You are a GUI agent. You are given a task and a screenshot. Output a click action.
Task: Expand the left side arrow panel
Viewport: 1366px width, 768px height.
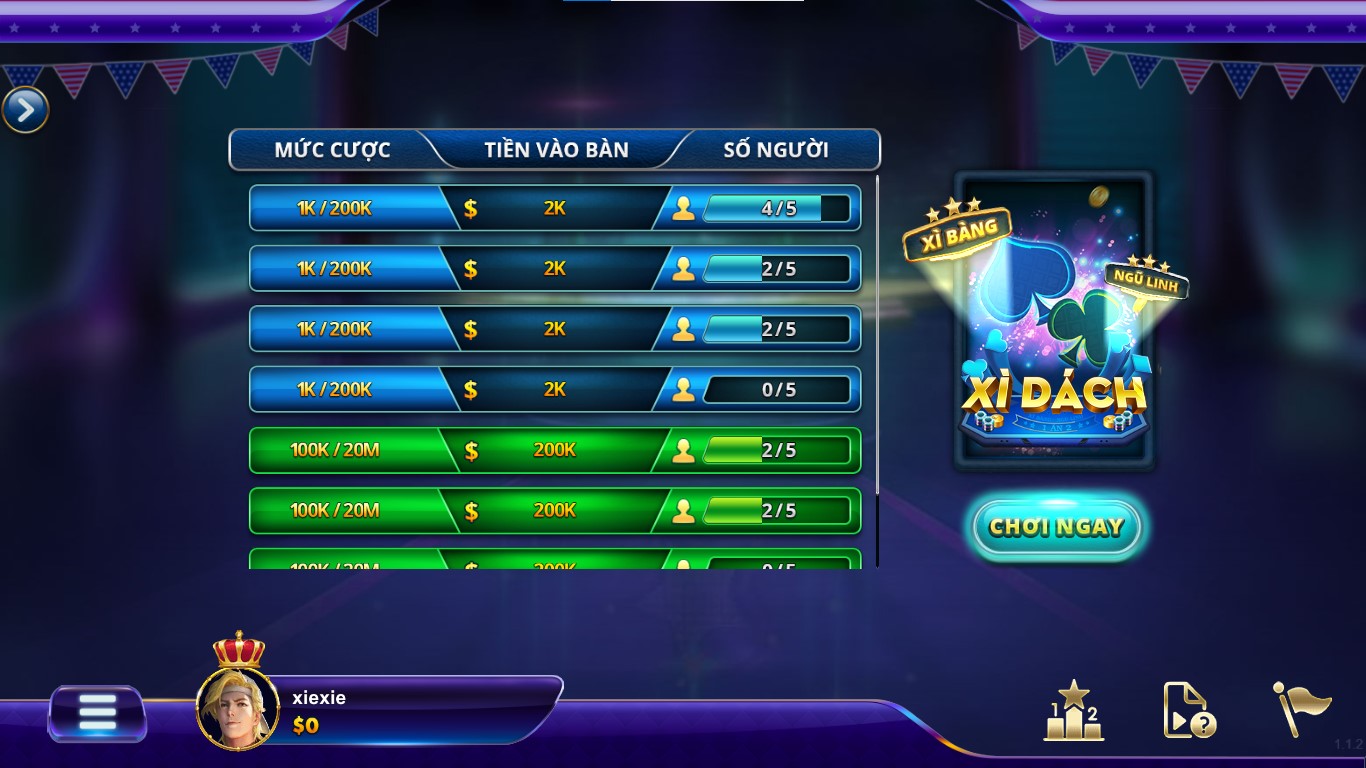tap(24, 110)
